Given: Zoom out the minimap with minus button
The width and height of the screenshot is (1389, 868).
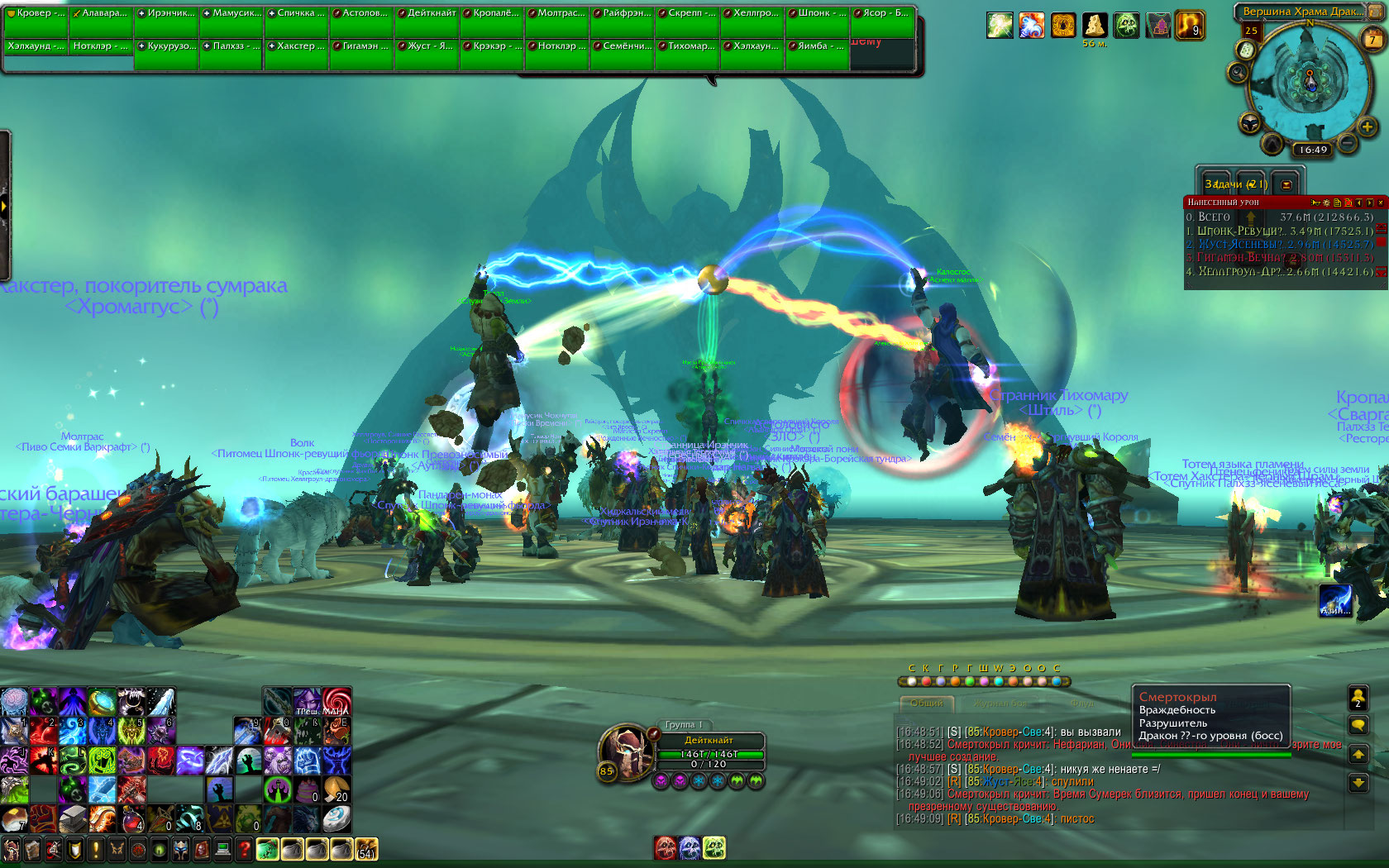Looking at the screenshot, I should click(x=1348, y=142).
